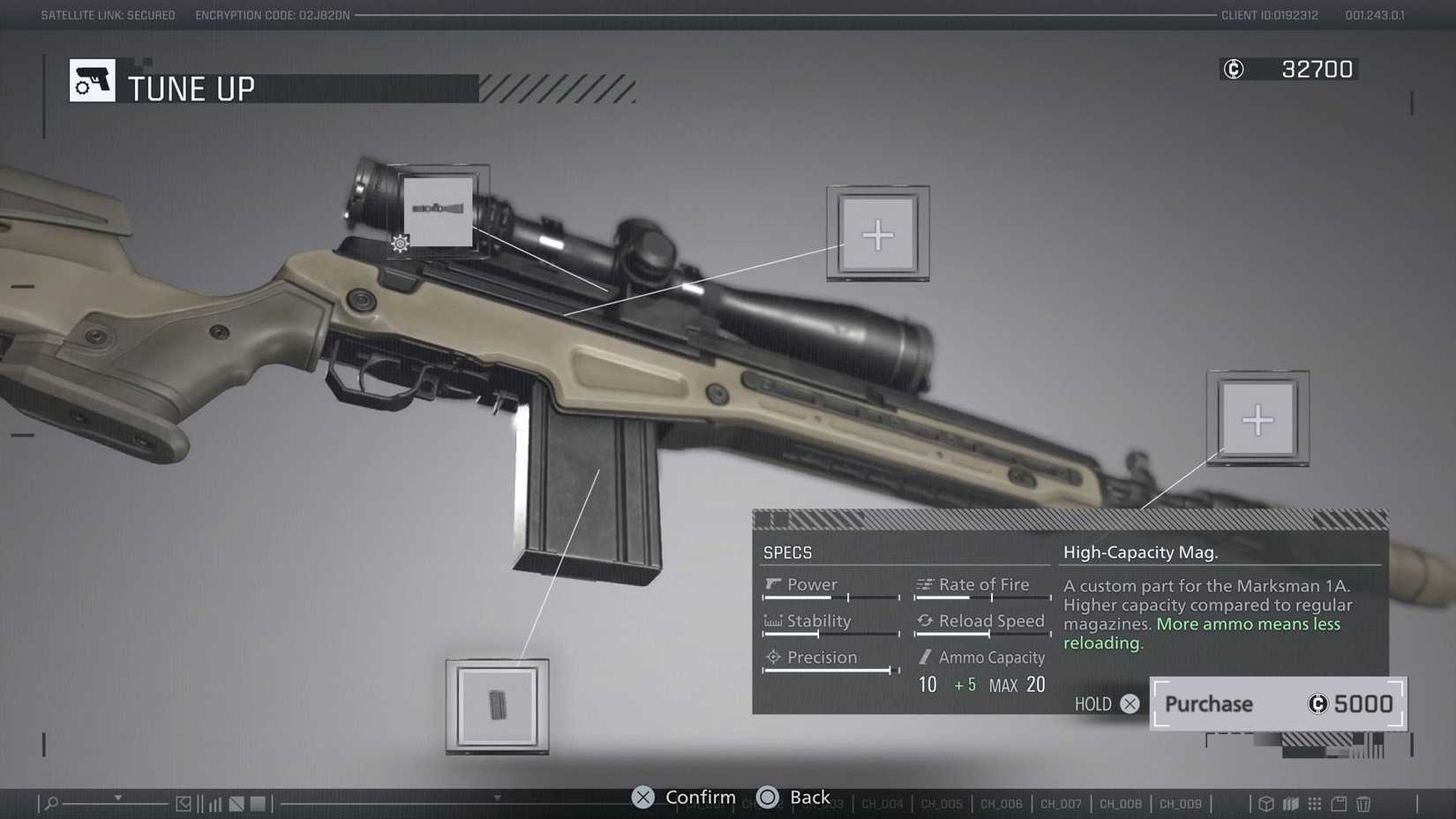Toggle the solid square display icon in the bottom bar
1456x819 pixels.
click(259, 803)
